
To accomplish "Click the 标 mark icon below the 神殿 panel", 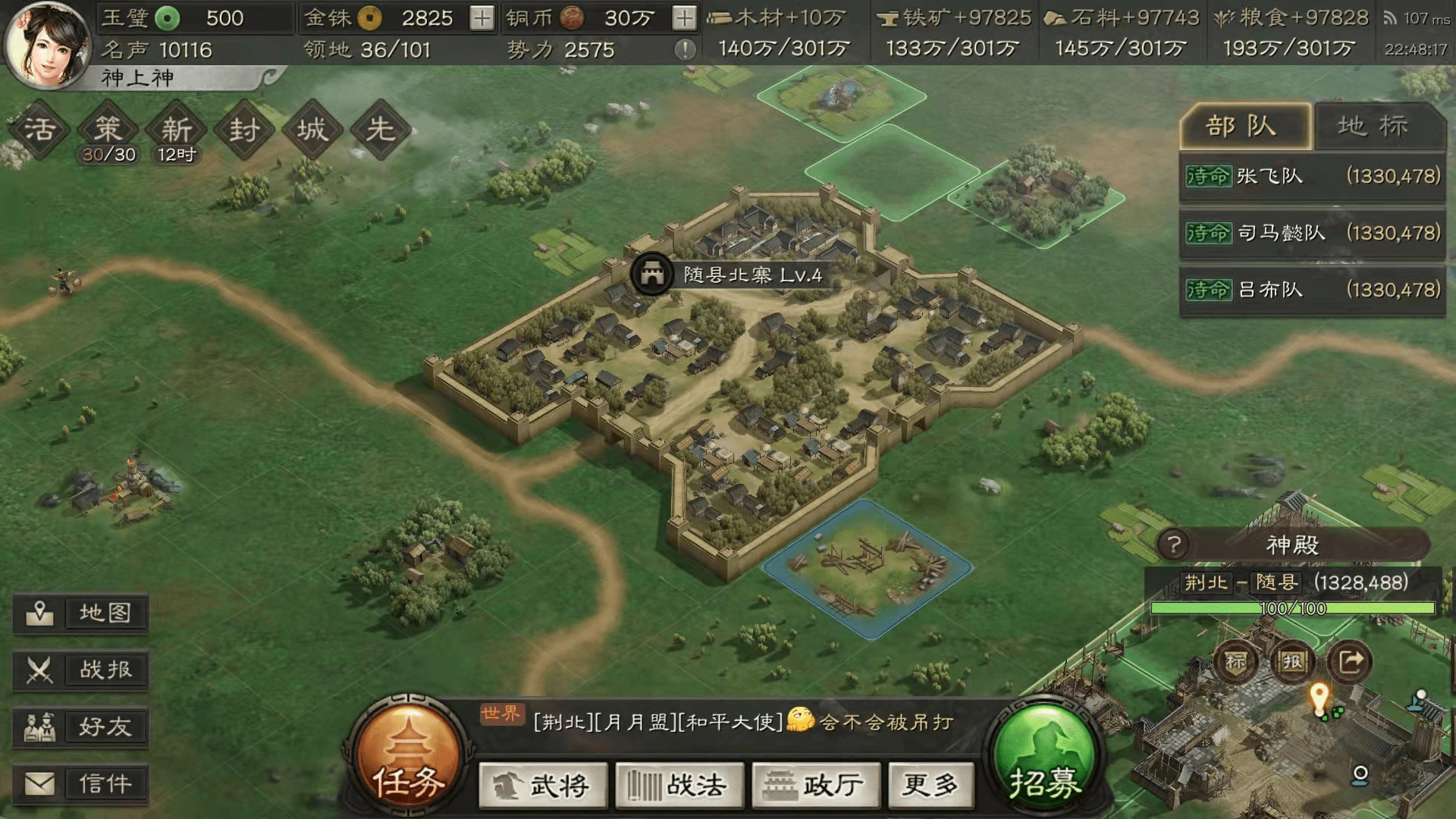I will point(1235,661).
